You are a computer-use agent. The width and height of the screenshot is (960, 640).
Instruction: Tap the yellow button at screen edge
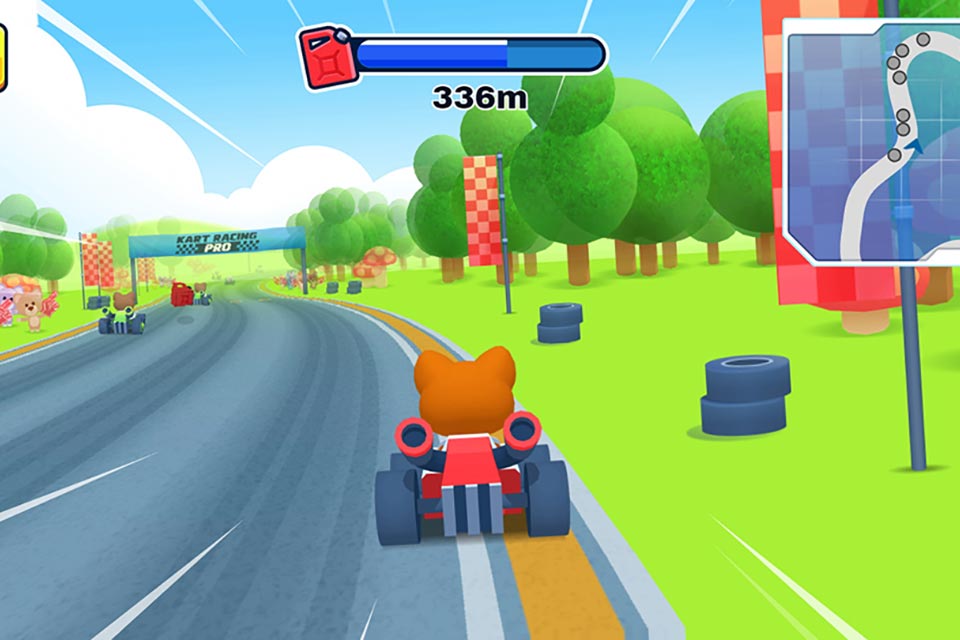point(3,58)
